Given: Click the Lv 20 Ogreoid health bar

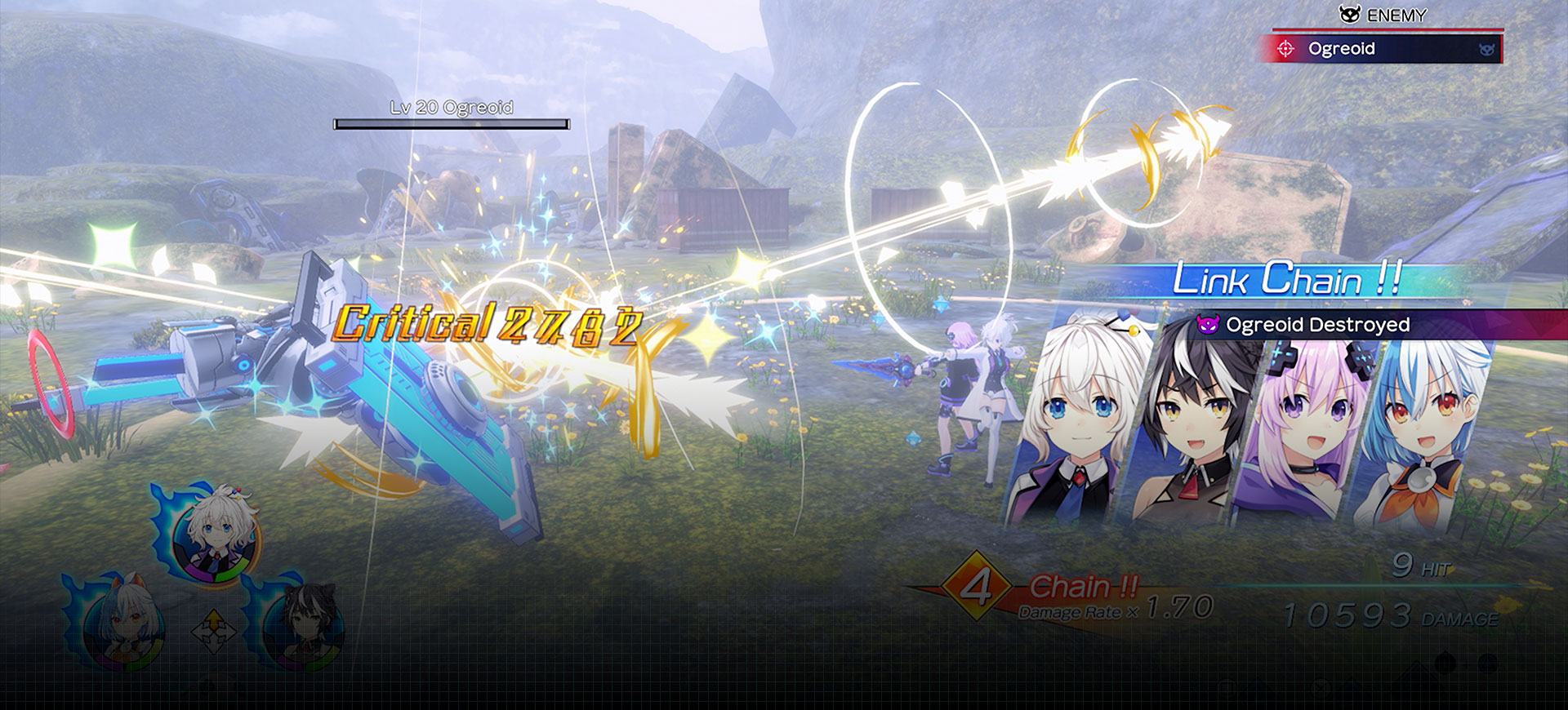Looking at the screenshot, I should (449, 123).
